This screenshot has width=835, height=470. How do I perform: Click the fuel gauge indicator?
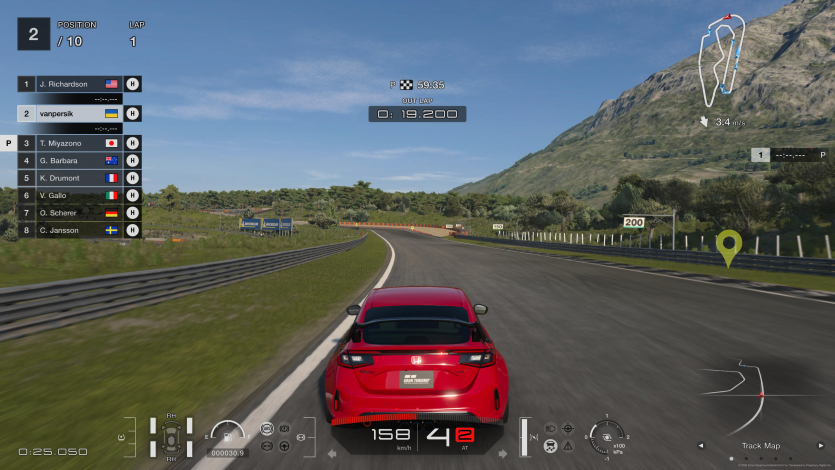click(229, 435)
